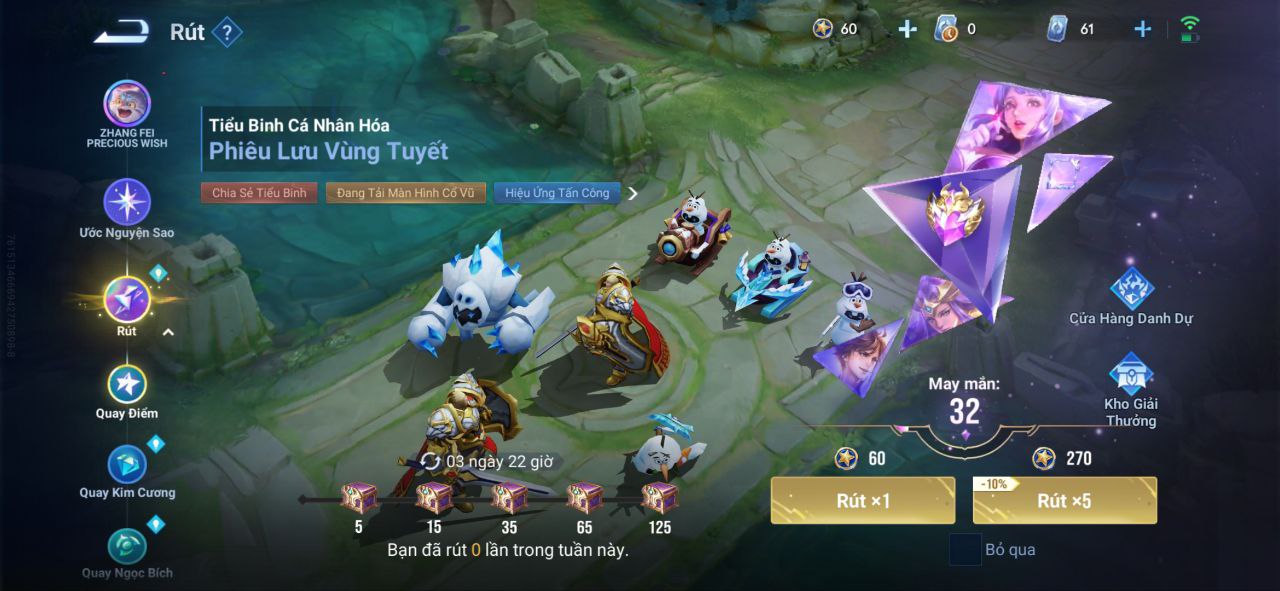
Task: Switch to Ước Nguyện Sao tab
Action: pos(127,203)
